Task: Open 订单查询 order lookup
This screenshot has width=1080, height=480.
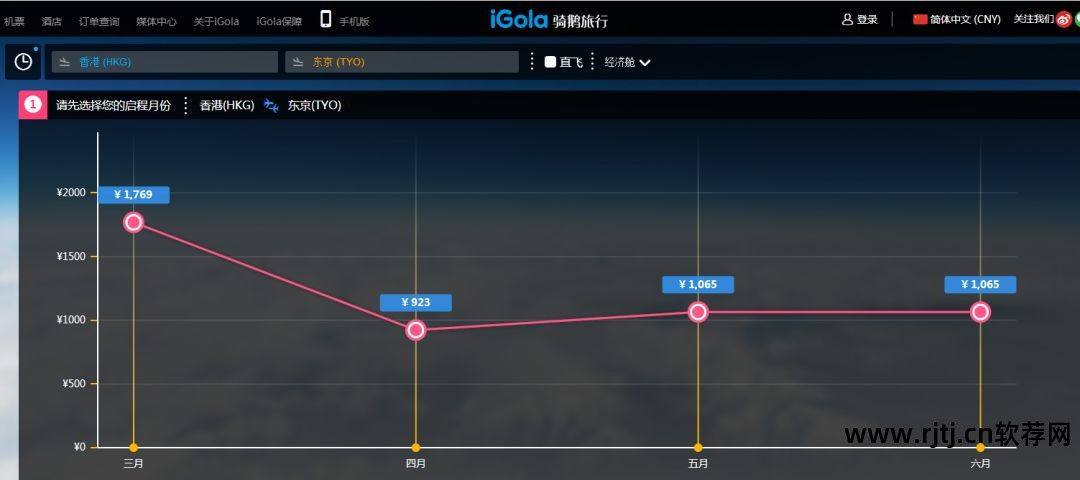Action: (x=98, y=21)
